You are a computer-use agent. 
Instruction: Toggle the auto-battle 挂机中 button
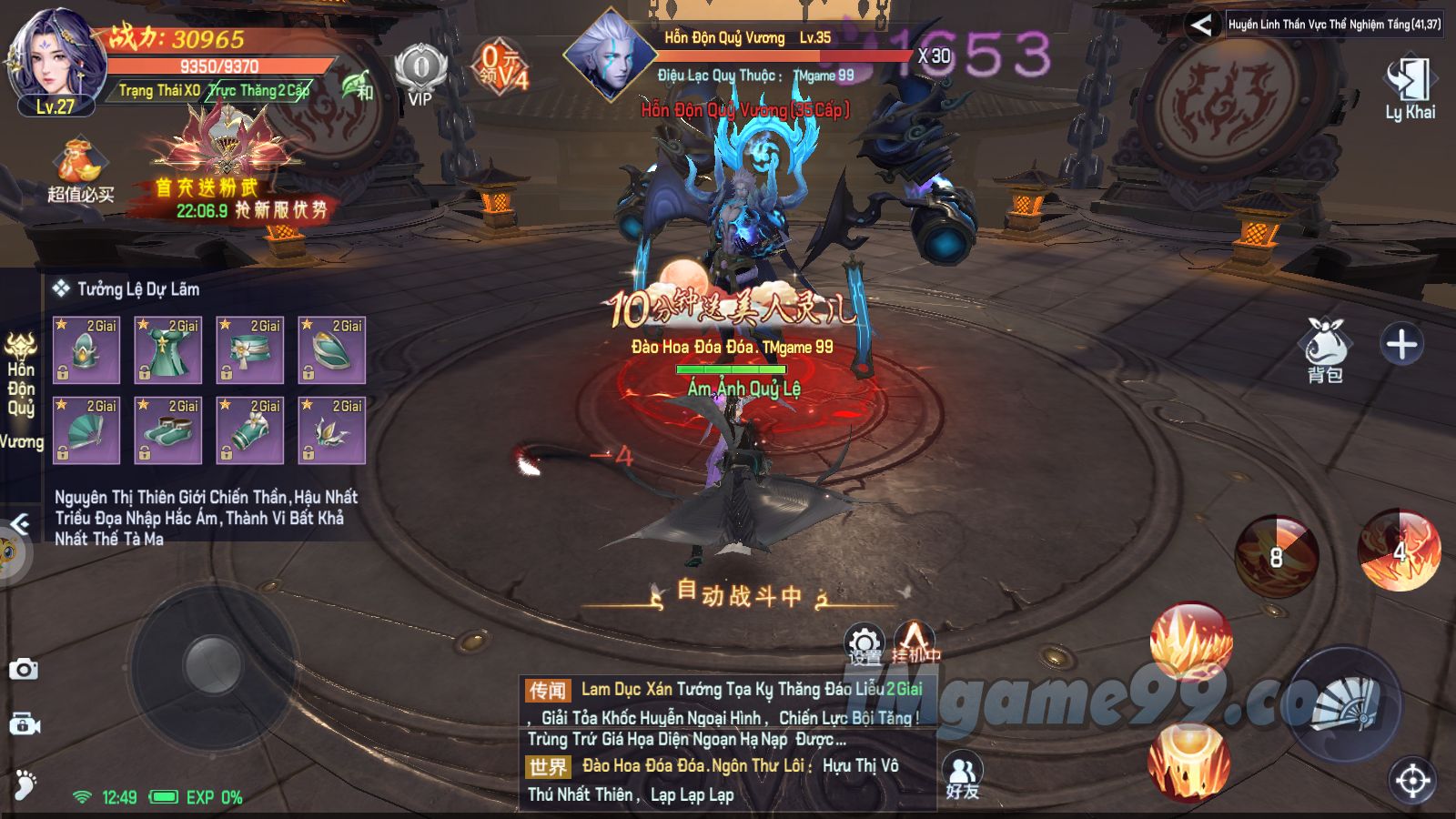pyautogui.click(x=915, y=642)
